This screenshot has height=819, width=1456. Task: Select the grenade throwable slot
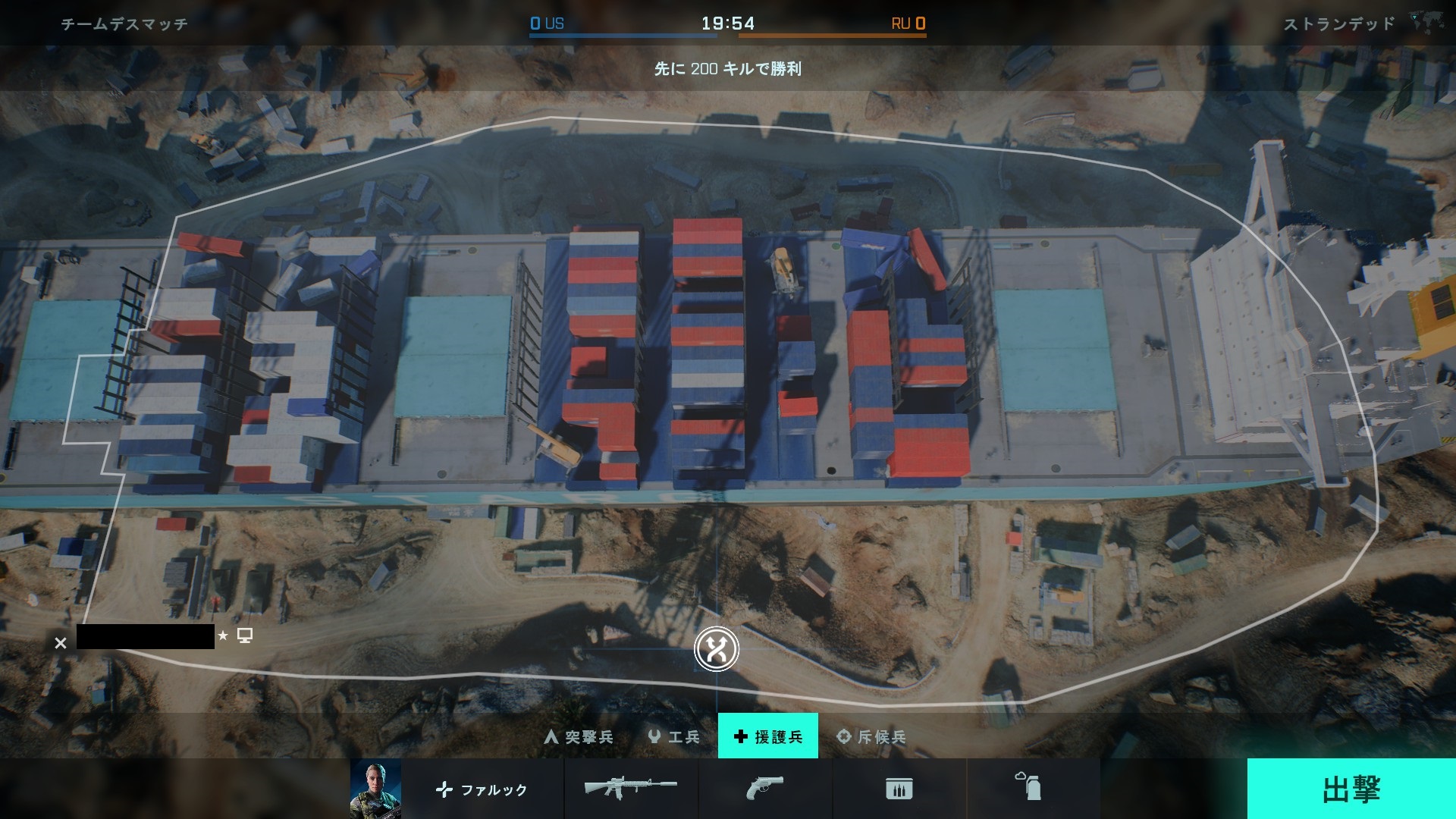[x=1029, y=787]
